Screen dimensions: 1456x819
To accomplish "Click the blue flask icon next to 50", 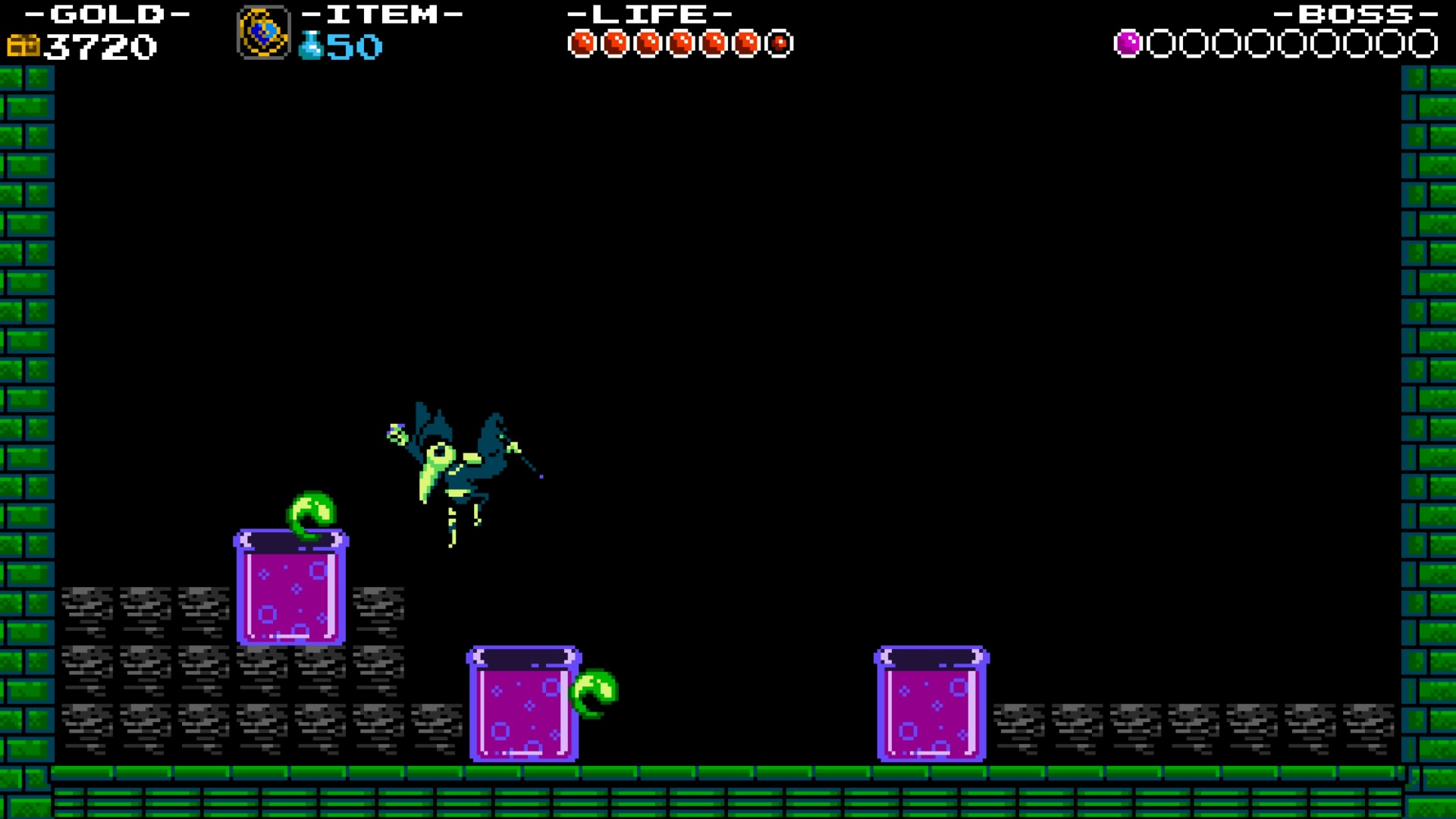I will coord(311,47).
